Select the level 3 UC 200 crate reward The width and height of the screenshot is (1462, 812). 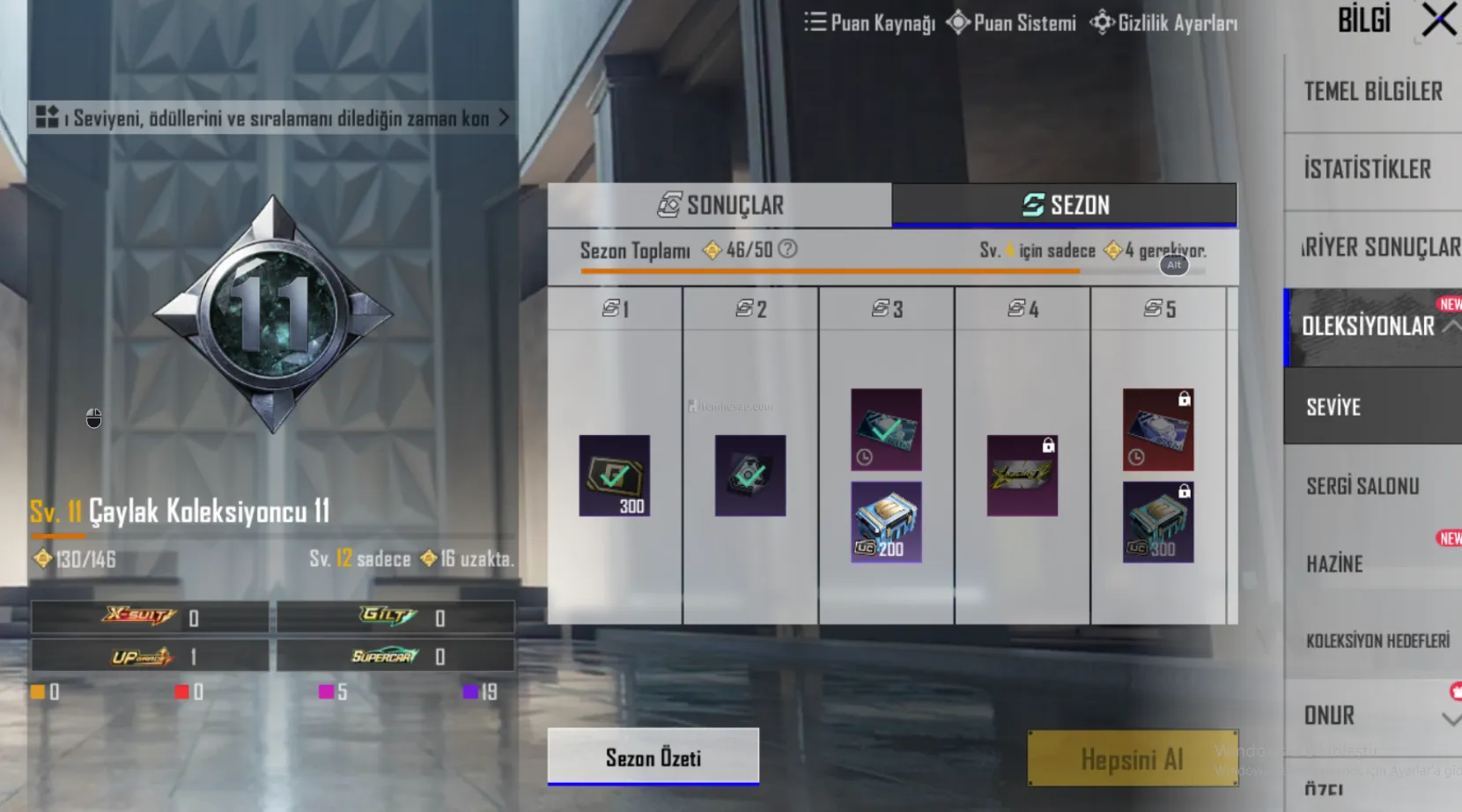tap(886, 522)
